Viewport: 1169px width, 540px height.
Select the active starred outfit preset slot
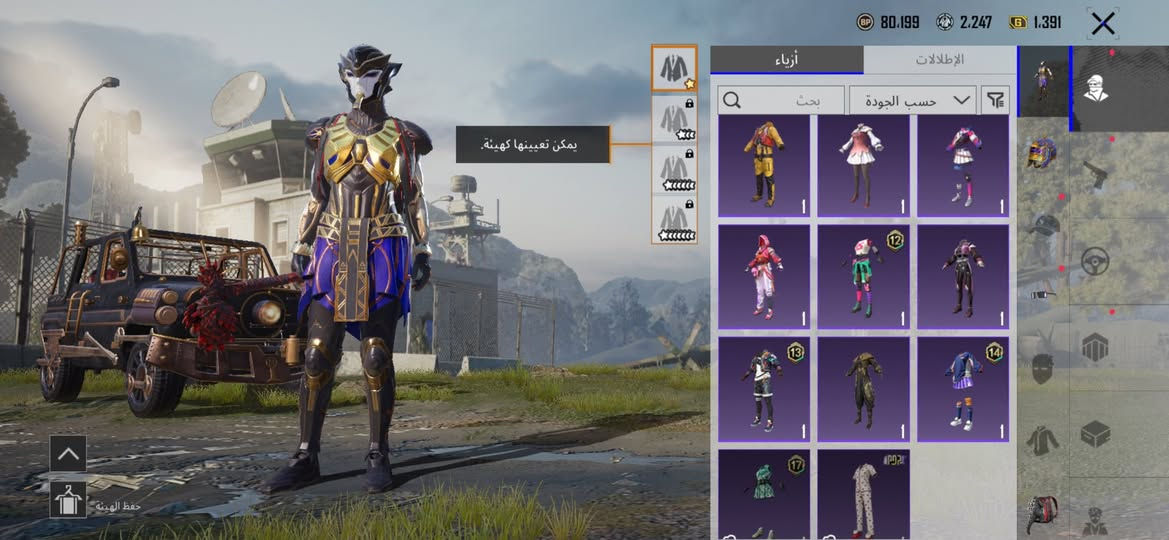[674, 68]
